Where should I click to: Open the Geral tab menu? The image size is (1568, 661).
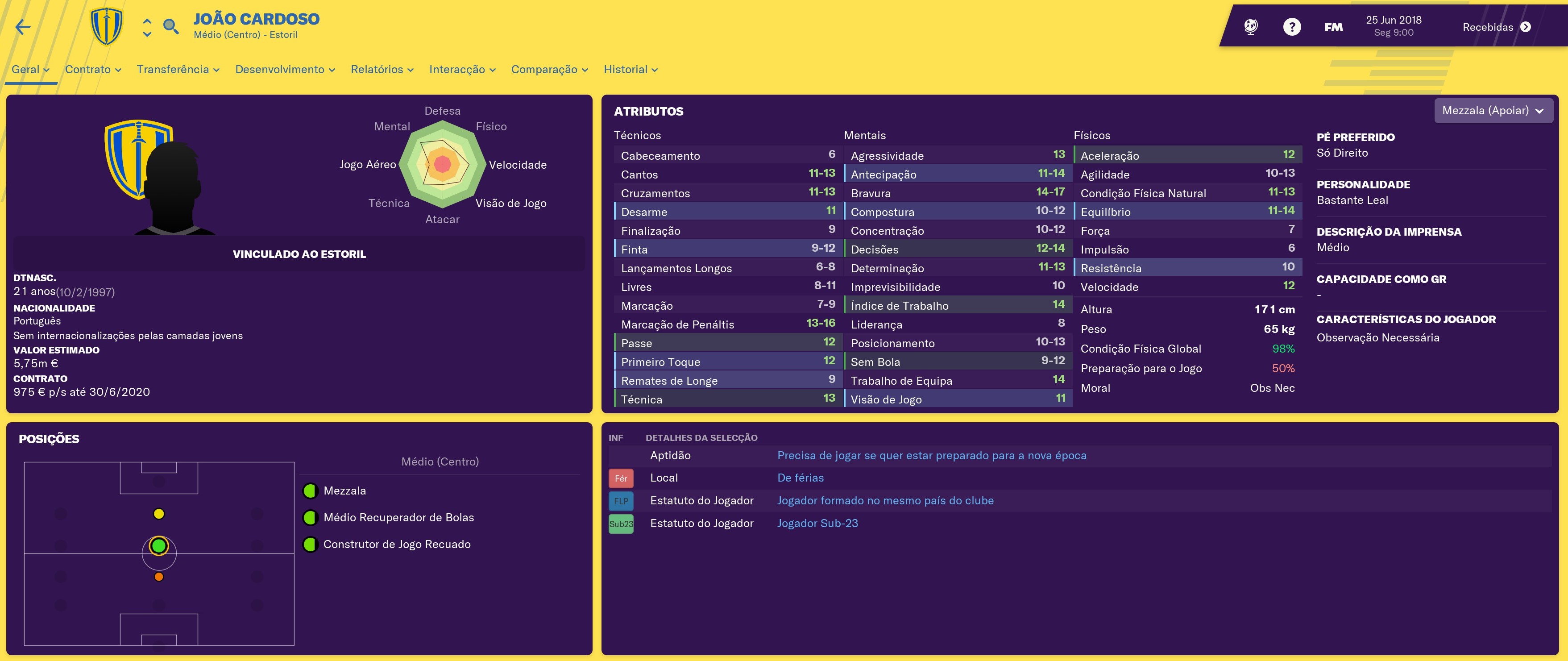(x=30, y=69)
